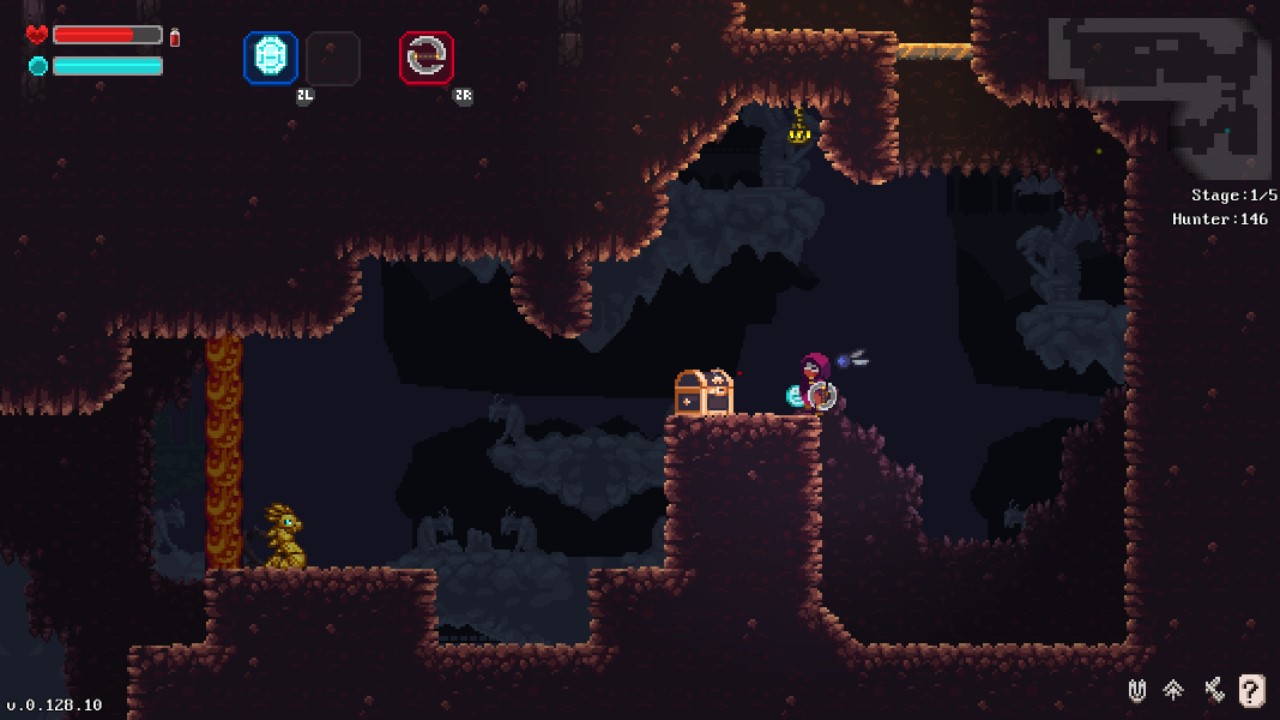Open the help panel via question mark icon

click(1244, 692)
